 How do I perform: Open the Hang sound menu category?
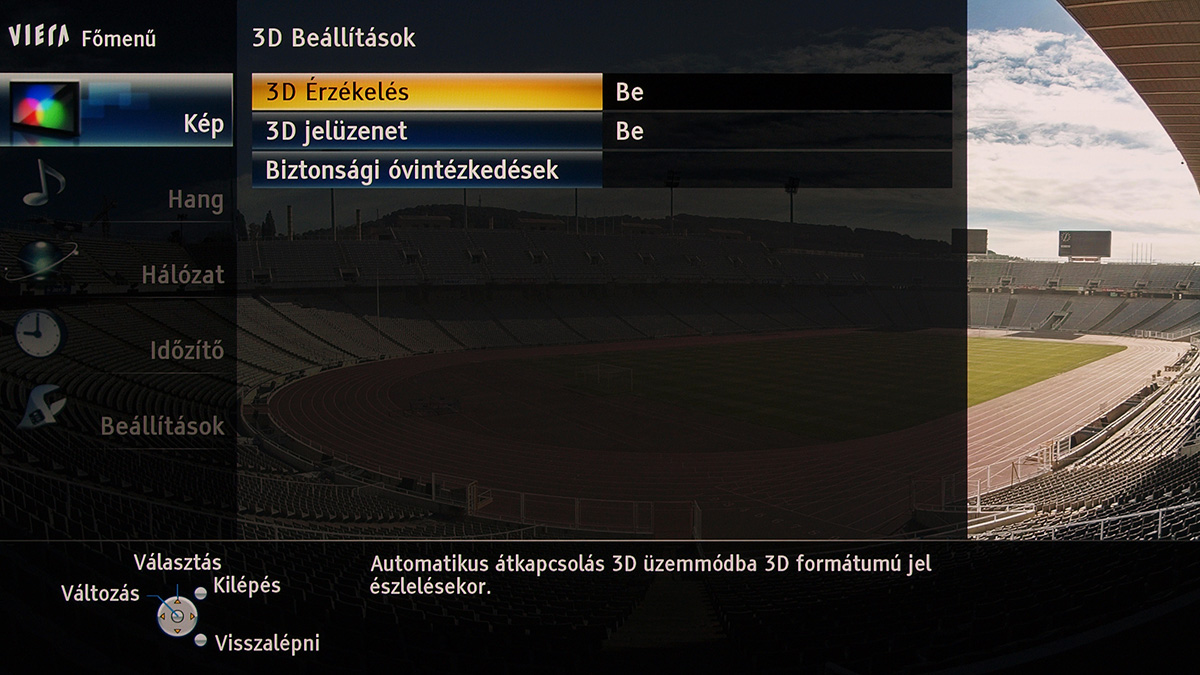[120, 190]
